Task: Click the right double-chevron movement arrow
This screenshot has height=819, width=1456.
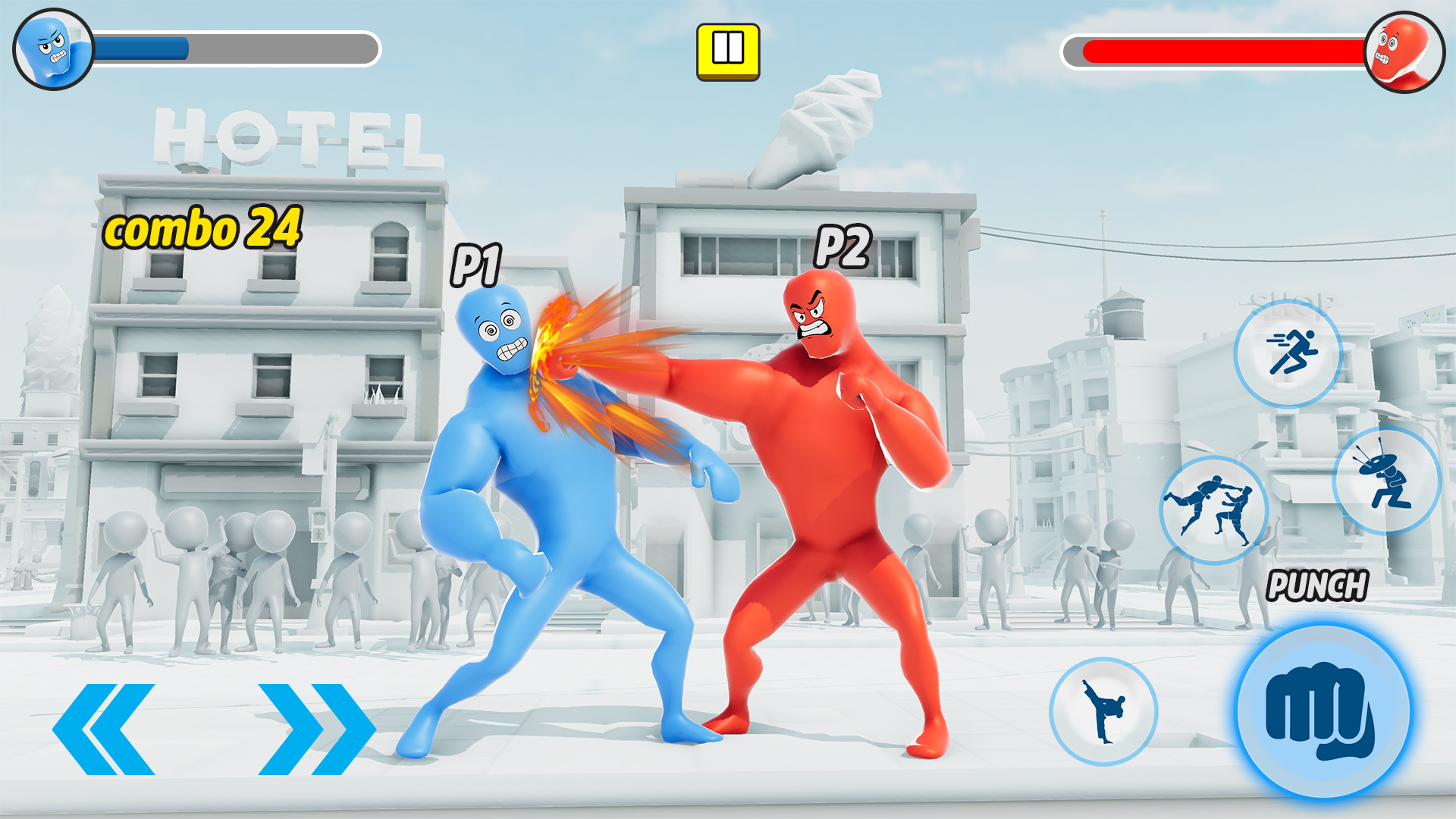Action: point(314,726)
